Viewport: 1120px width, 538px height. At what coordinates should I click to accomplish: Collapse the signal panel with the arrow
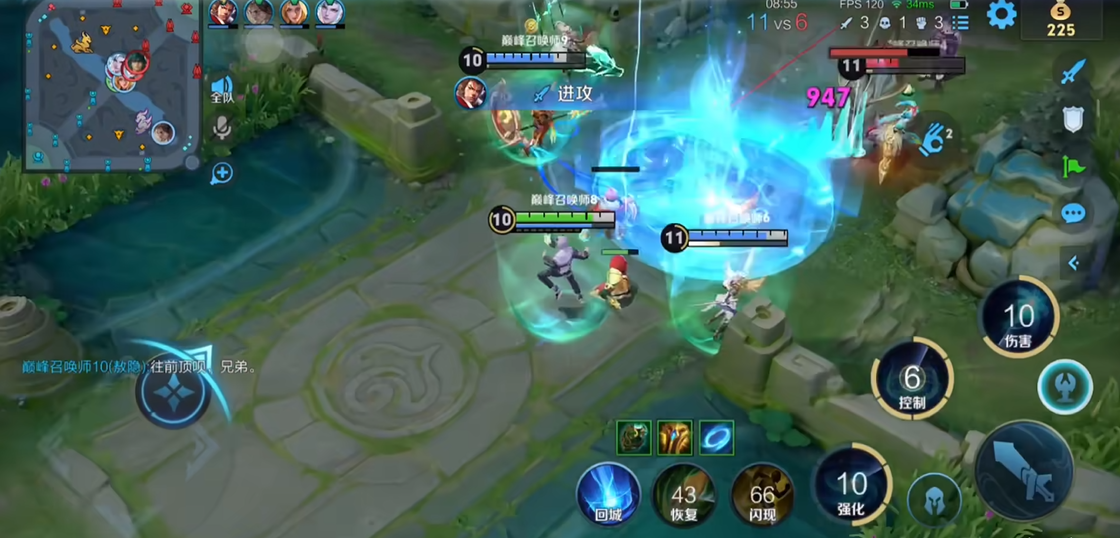1073,263
